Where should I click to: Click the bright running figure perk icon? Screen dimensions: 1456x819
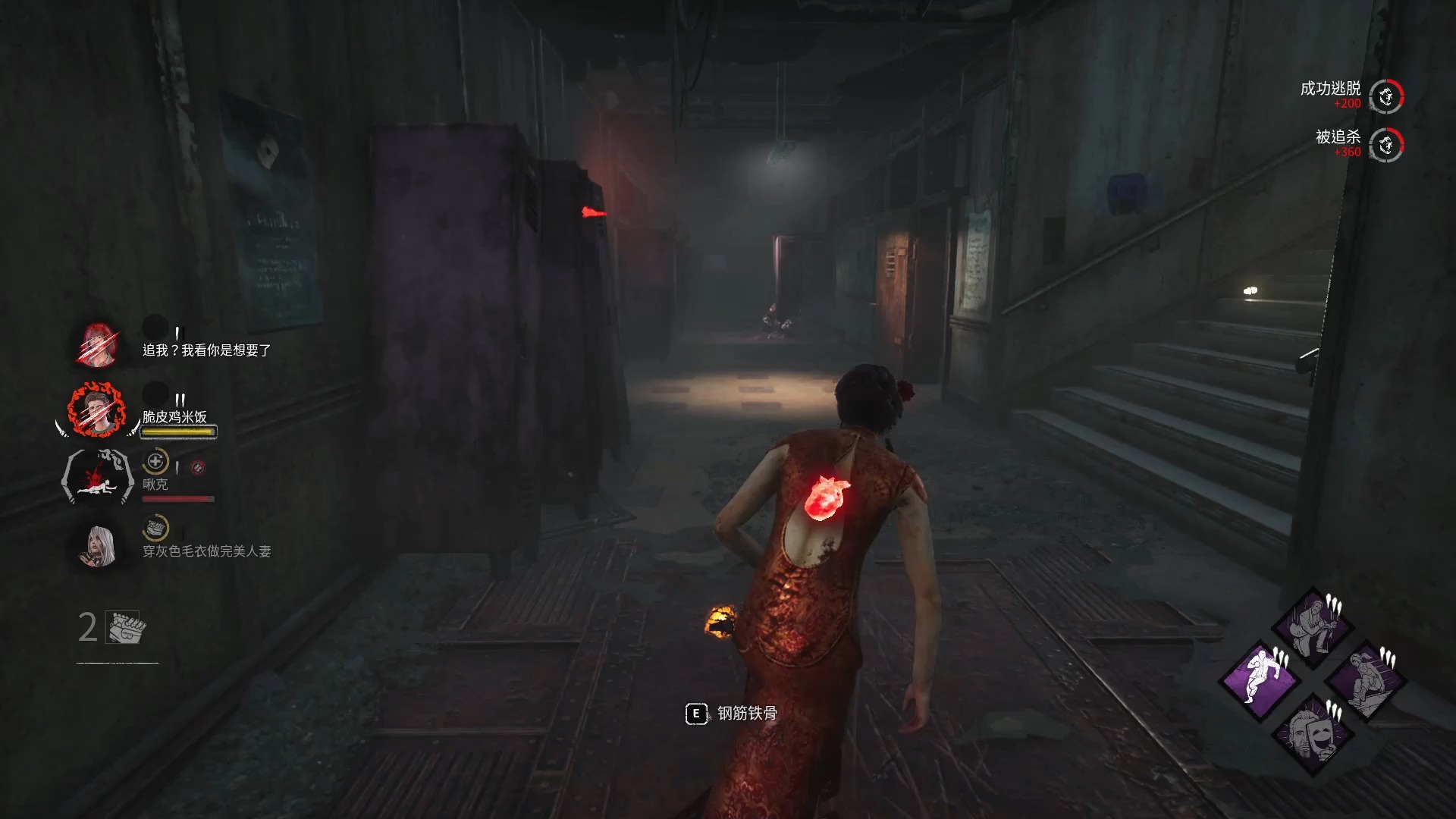click(1260, 679)
